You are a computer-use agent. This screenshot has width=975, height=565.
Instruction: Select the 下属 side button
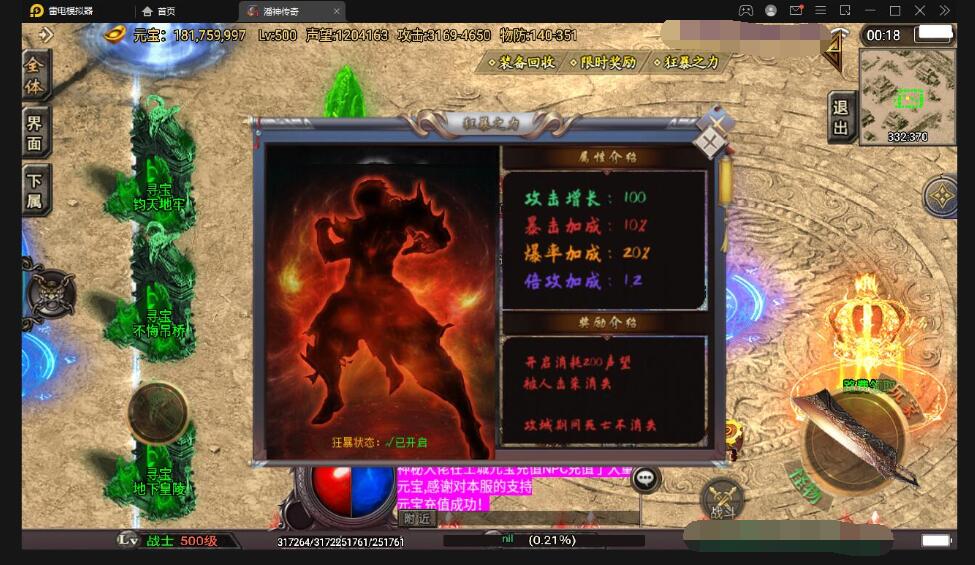(34, 188)
